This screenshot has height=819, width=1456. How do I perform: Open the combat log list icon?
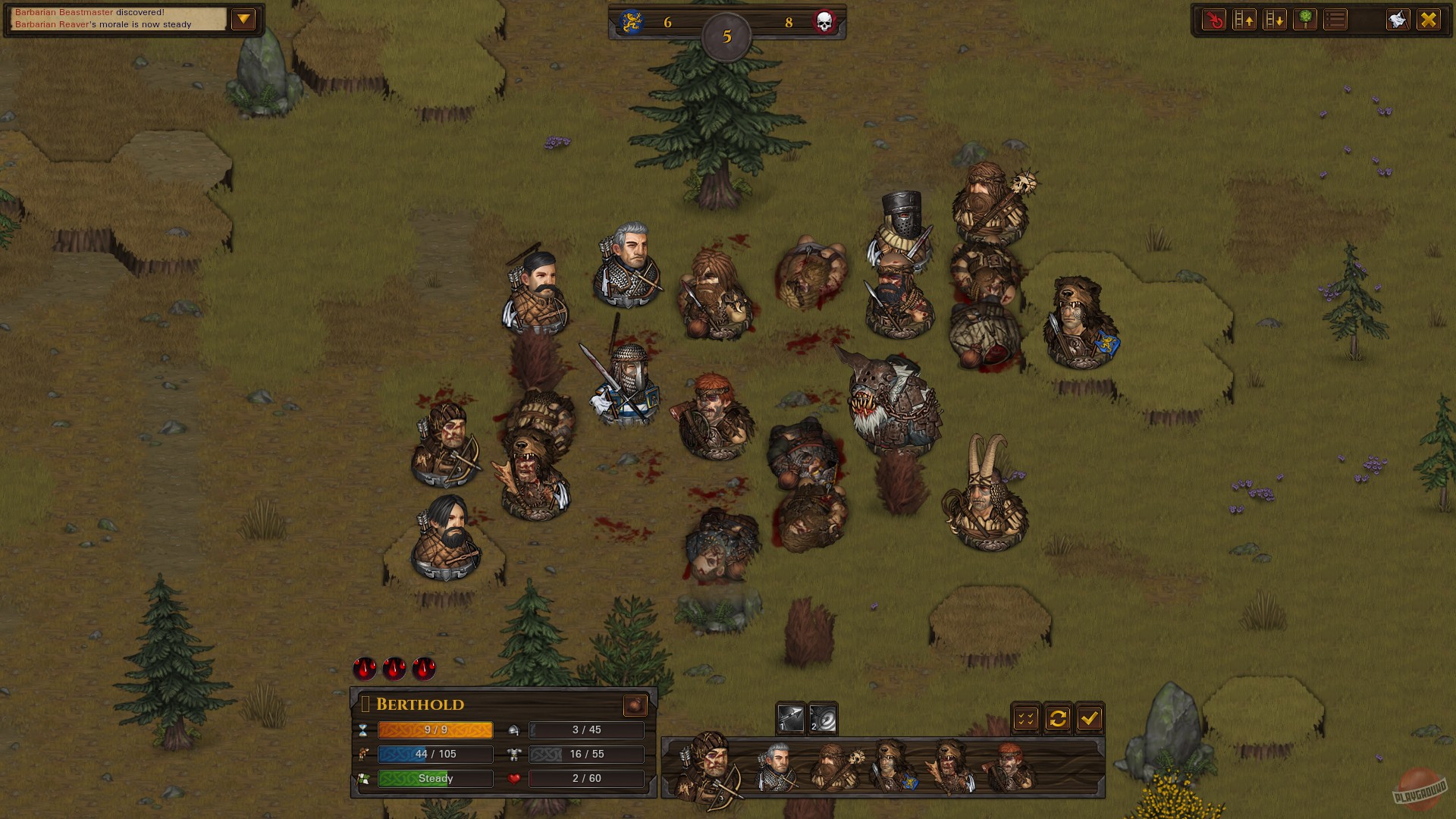[1335, 19]
